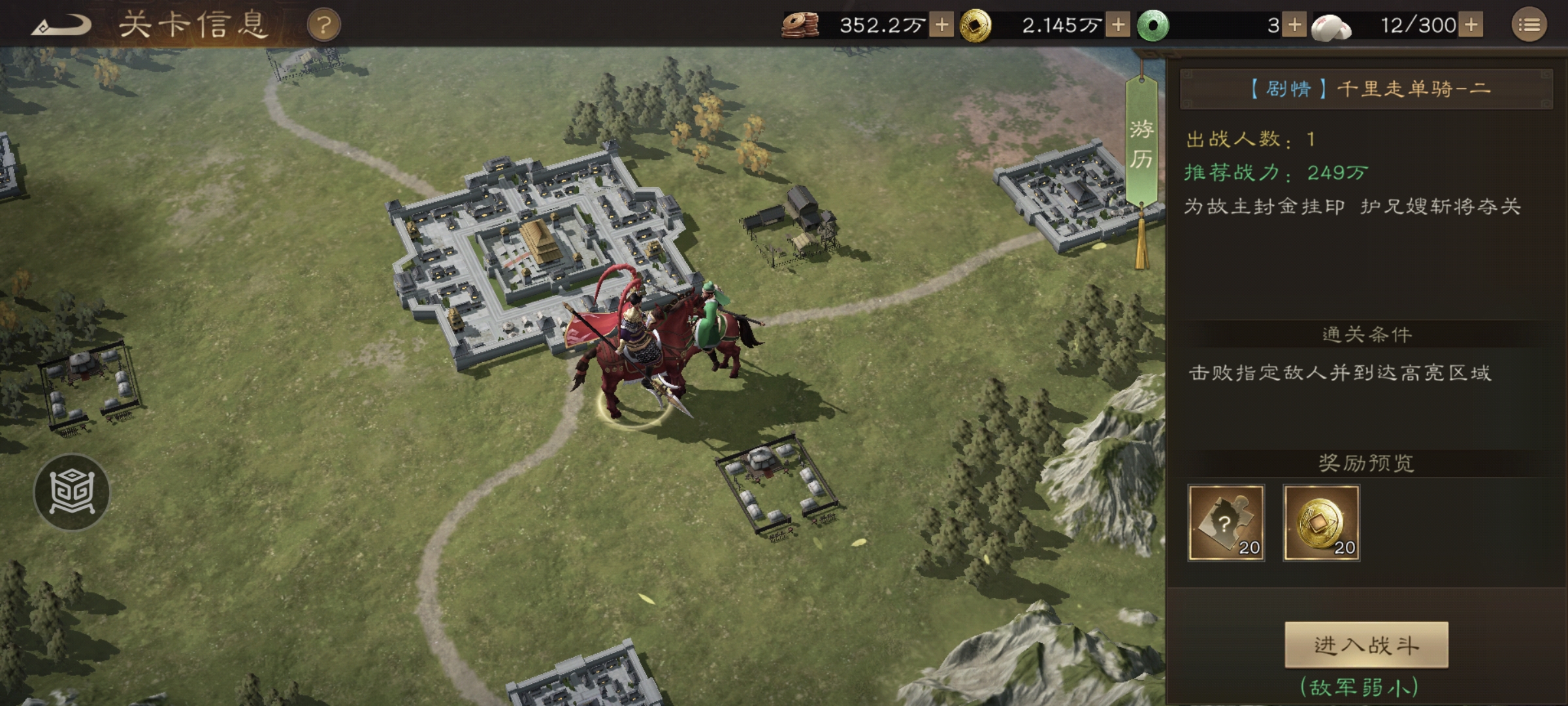The image size is (1568, 706).
Task: Open the list menu at top right
Action: click(x=1529, y=26)
